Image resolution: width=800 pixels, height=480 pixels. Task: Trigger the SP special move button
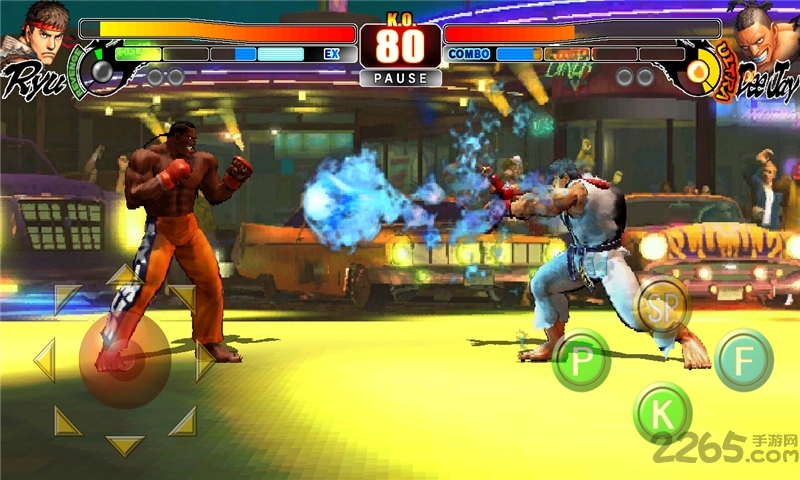[663, 303]
